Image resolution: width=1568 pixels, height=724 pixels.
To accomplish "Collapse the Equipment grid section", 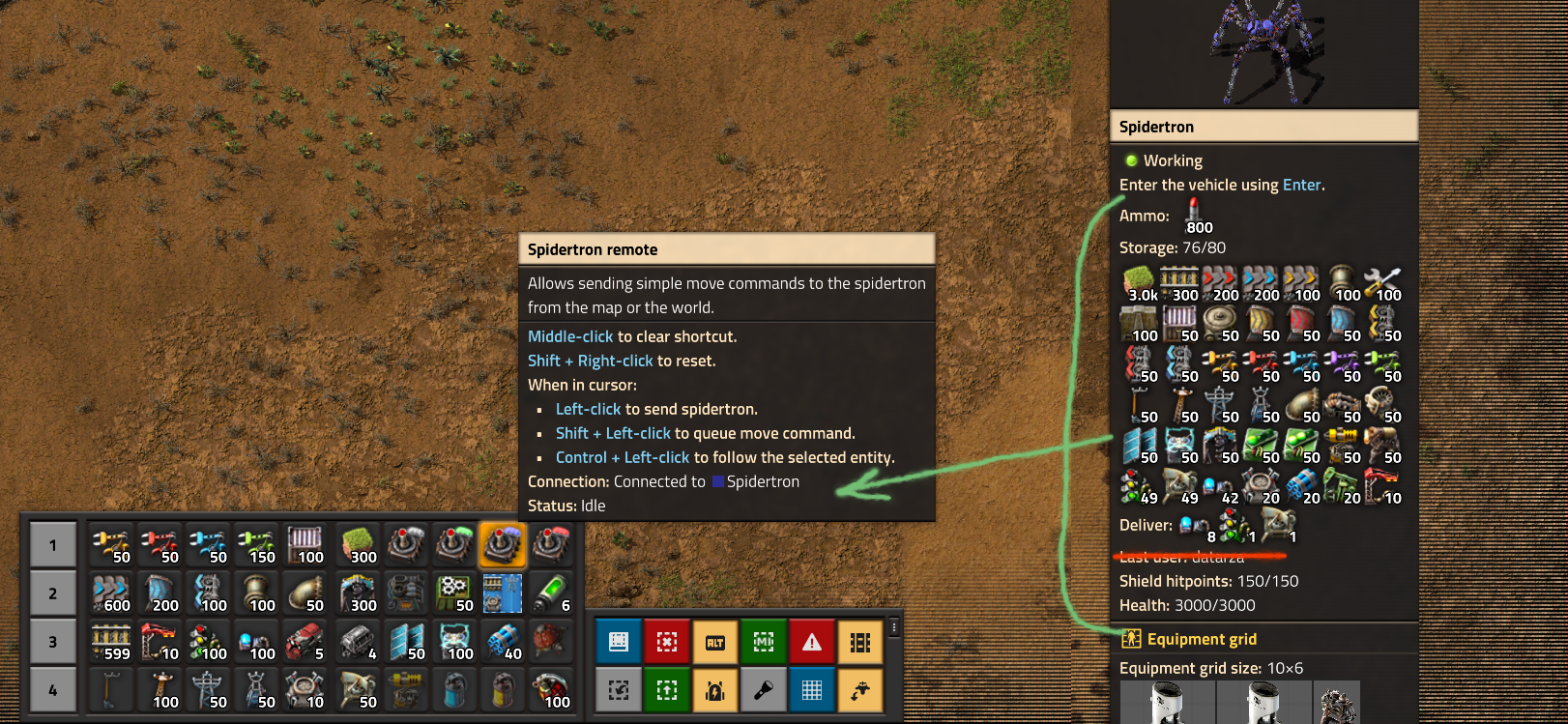I will 1201,639.
